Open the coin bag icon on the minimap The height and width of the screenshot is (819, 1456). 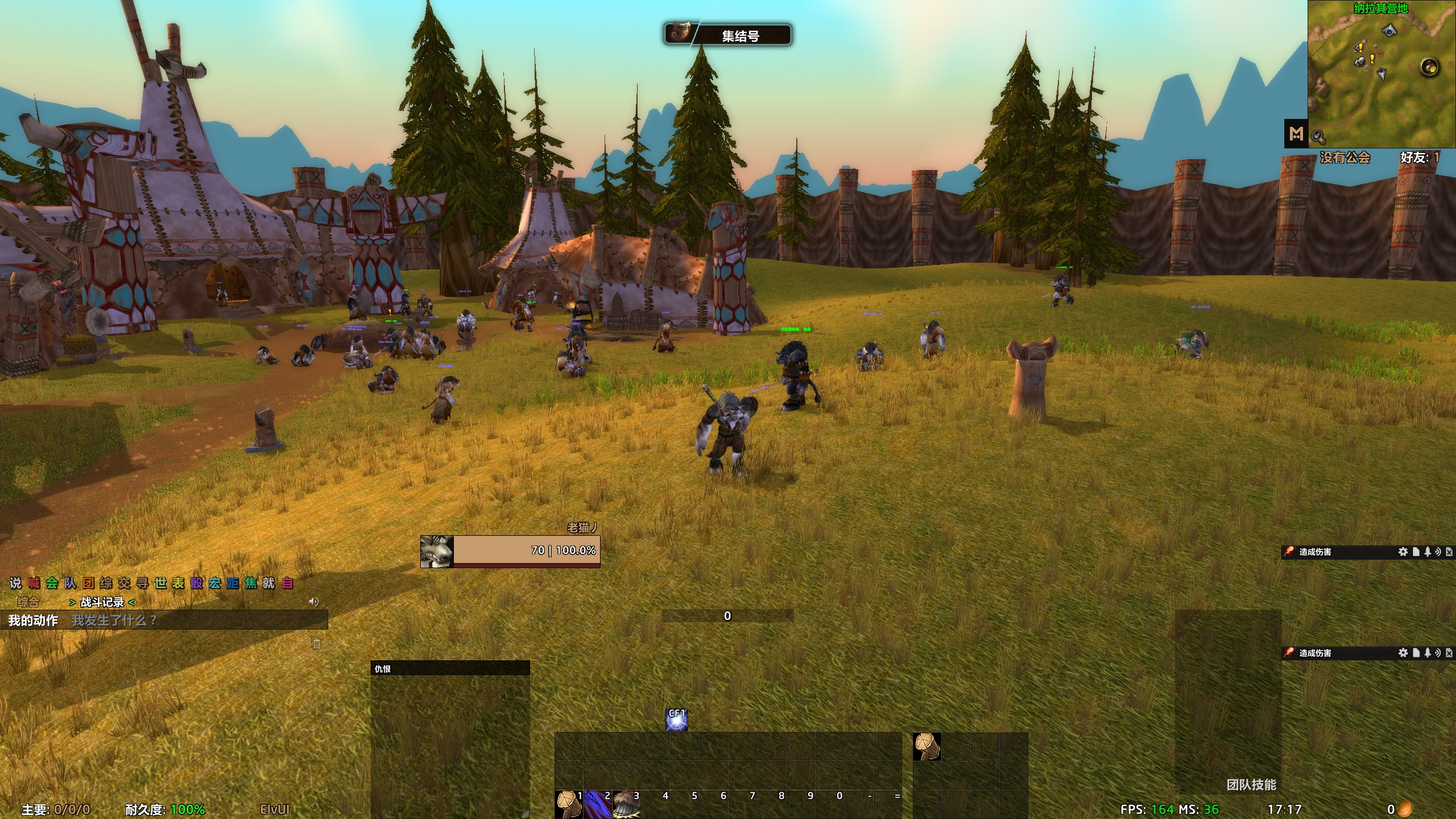coord(1429,67)
